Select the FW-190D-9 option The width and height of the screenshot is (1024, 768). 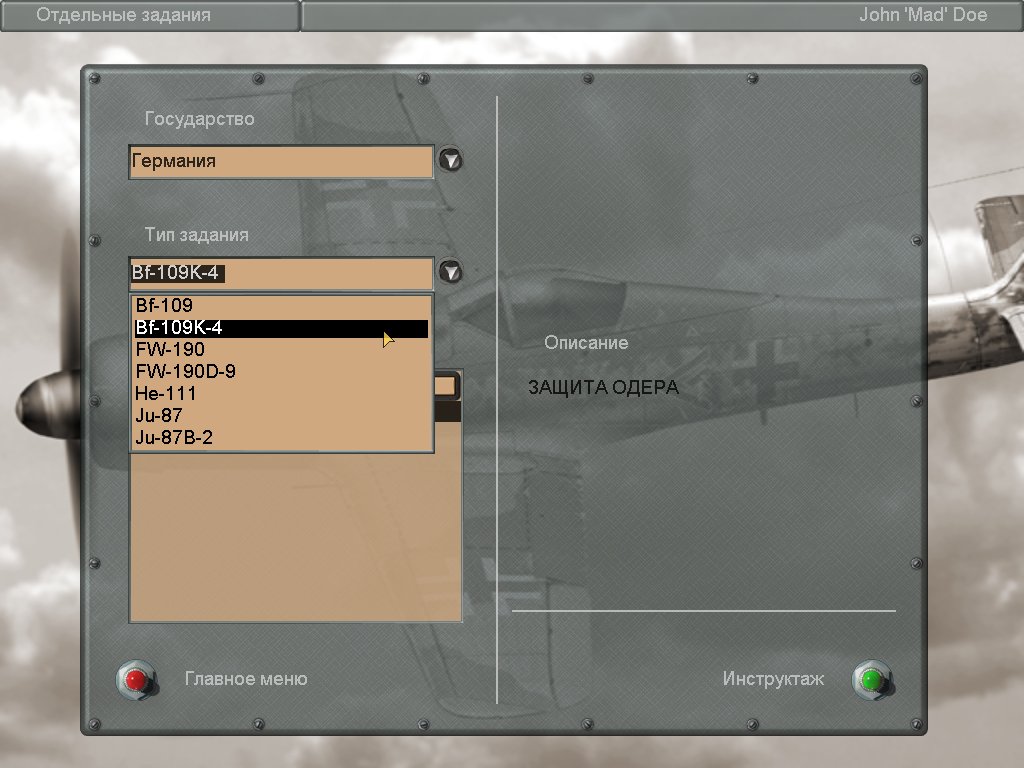pyautogui.click(x=186, y=372)
